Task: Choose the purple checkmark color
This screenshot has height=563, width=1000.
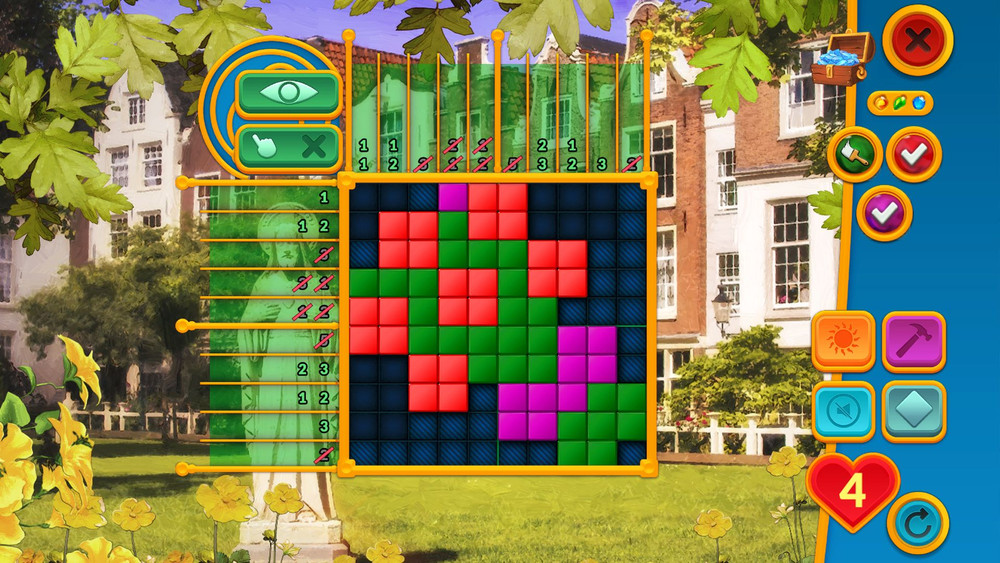Action: pos(885,213)
